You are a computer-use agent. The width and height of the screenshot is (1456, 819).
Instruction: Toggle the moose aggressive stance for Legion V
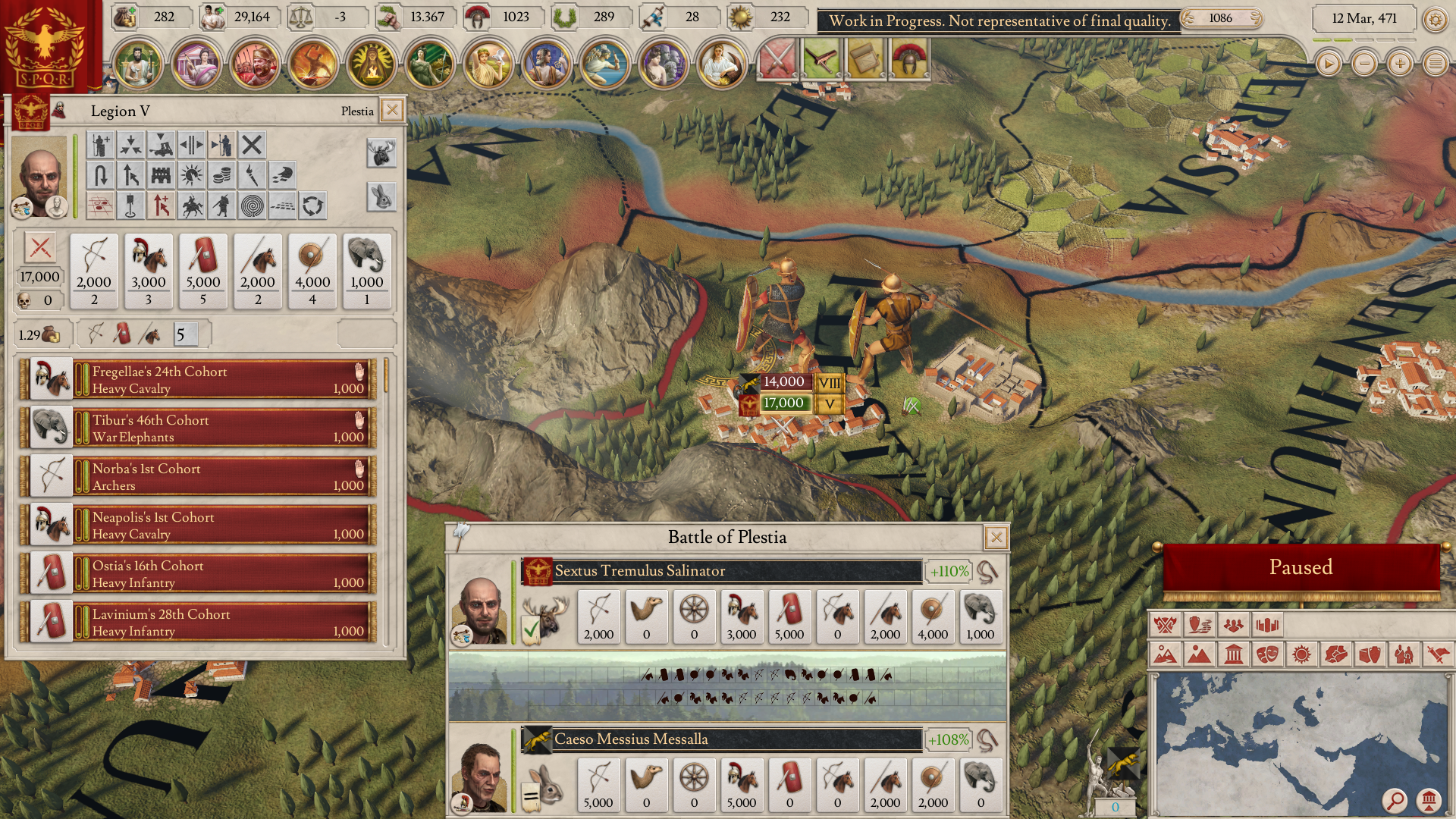coord(380,152)
